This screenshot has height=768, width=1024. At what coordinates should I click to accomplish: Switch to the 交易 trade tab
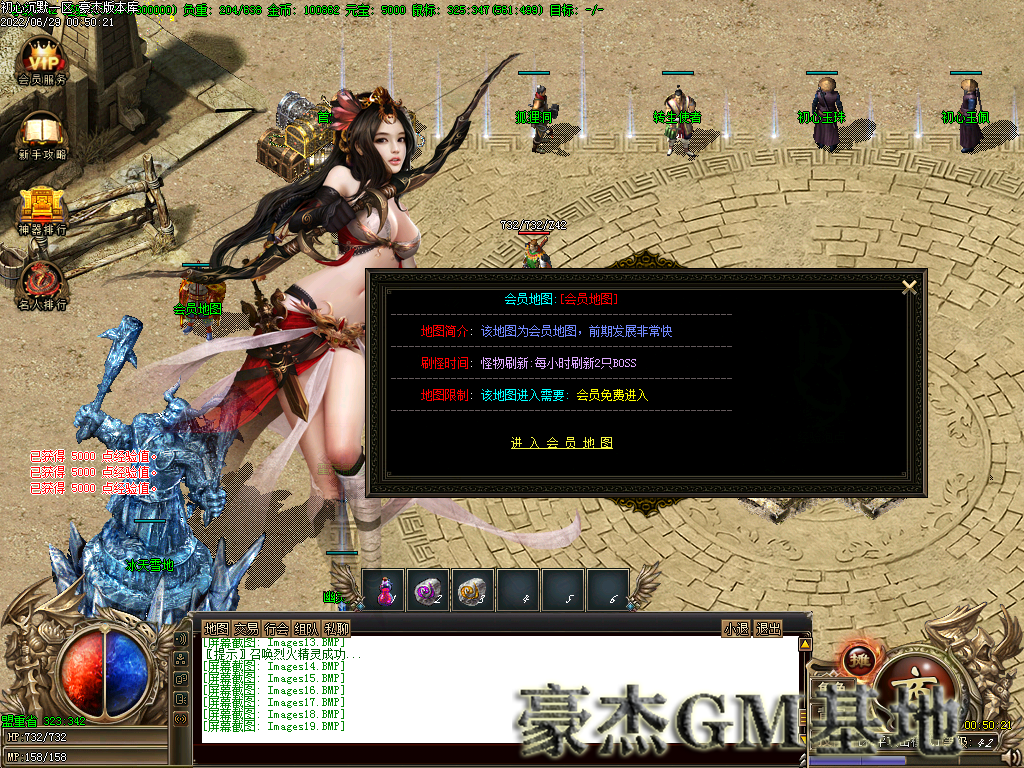(247, 628)
